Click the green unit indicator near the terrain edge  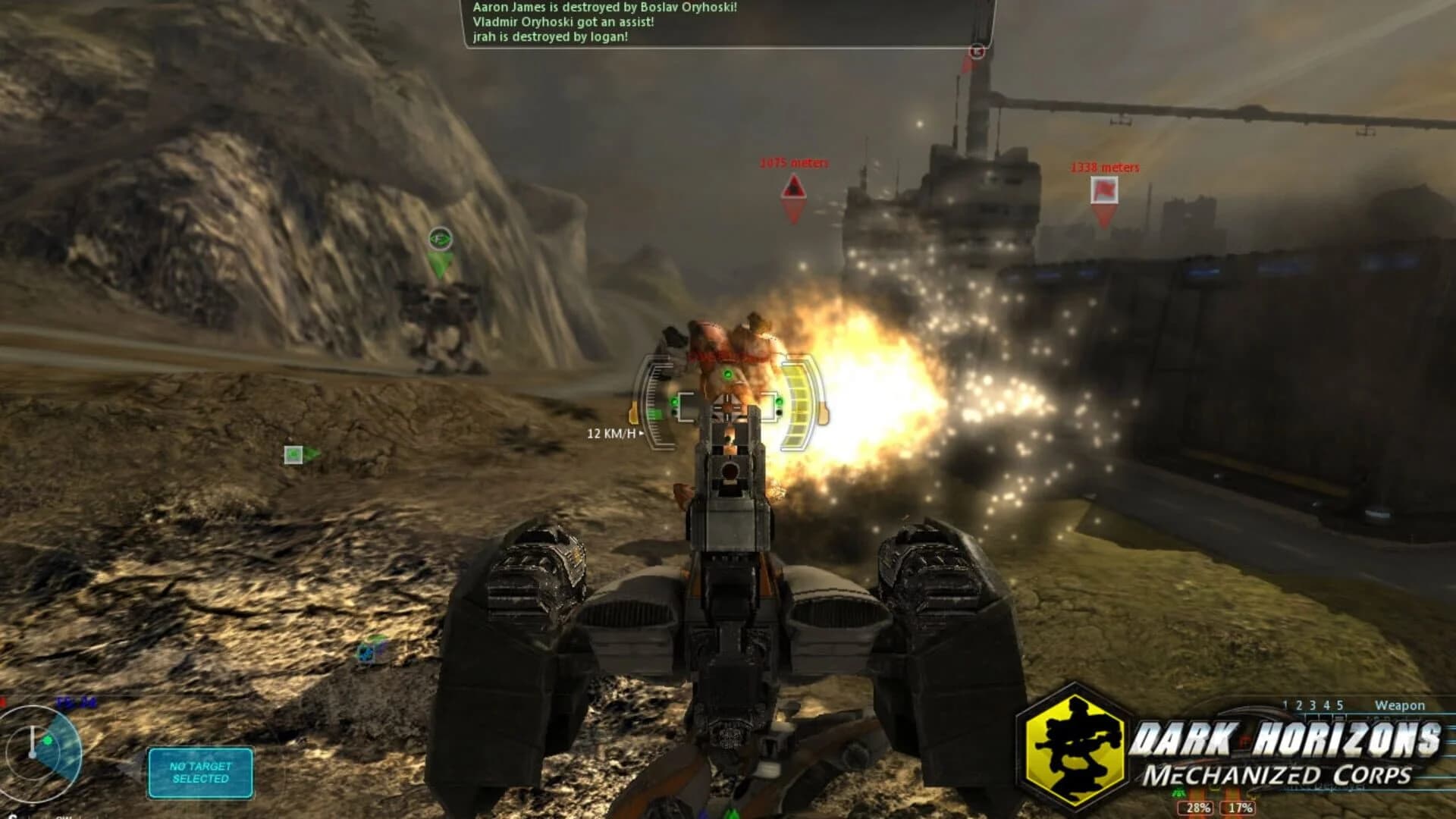pyautogui.click(x=292, y=455)
